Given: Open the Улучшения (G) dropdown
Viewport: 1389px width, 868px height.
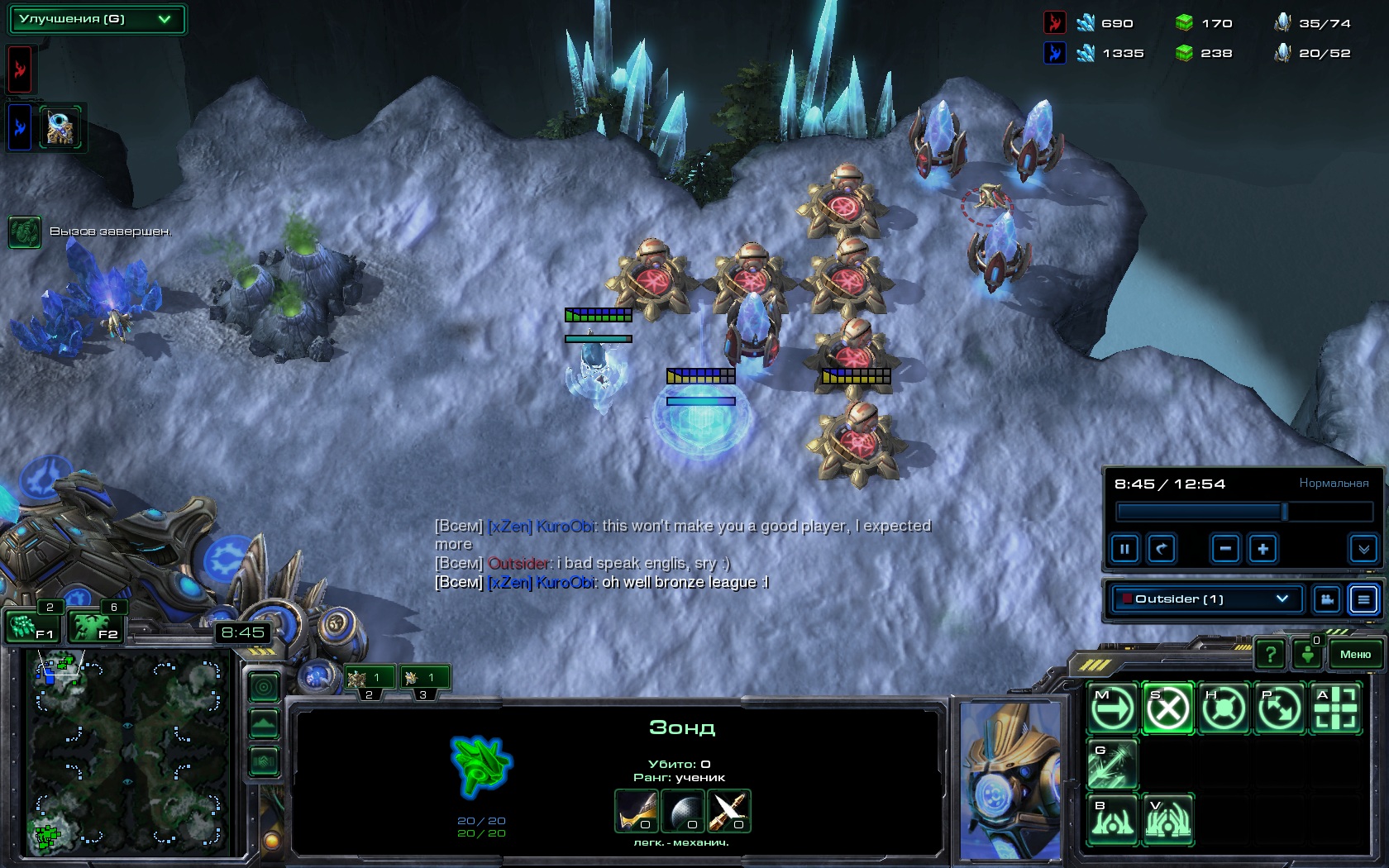Looking at the screenshot, I should tap(97, 19).
